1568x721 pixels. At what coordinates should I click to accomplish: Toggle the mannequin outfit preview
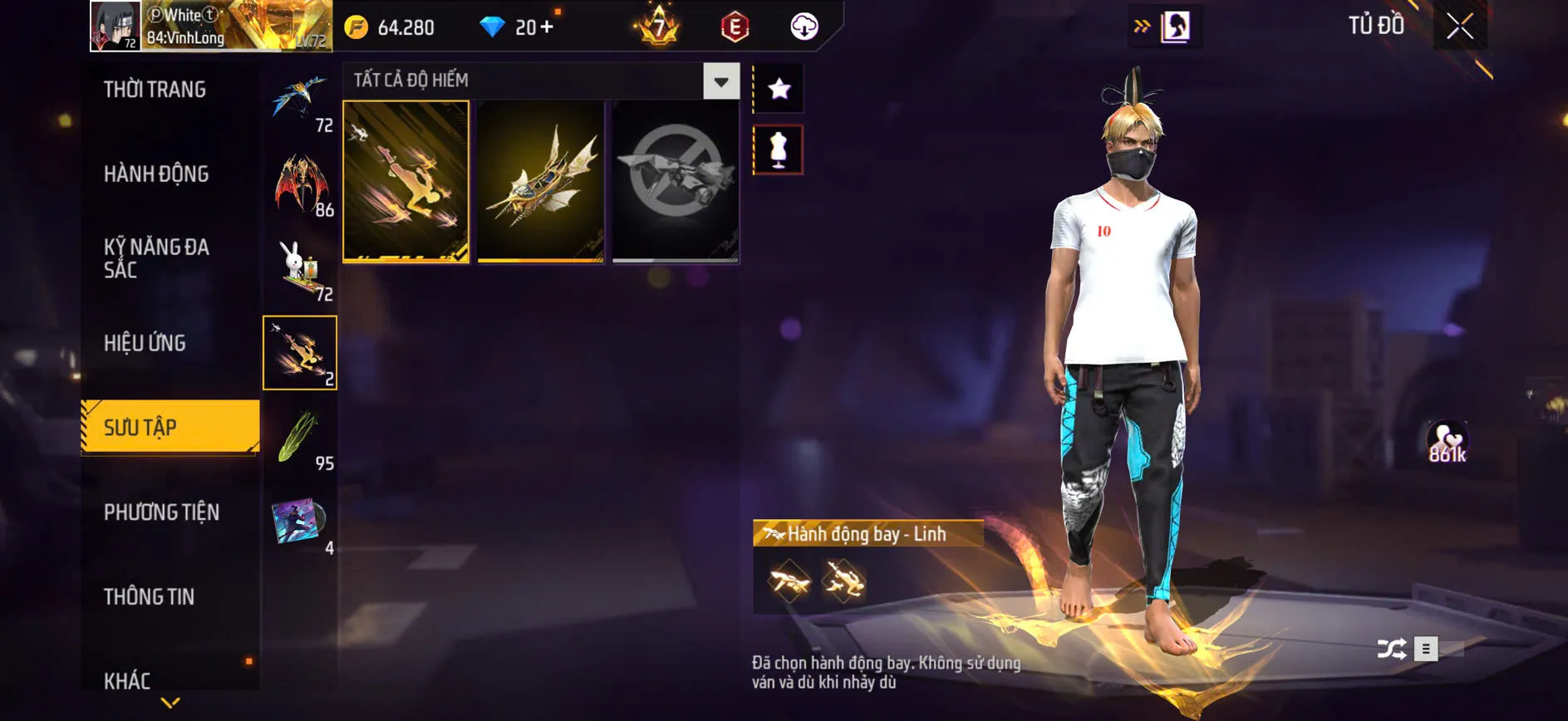click(778, 151)
